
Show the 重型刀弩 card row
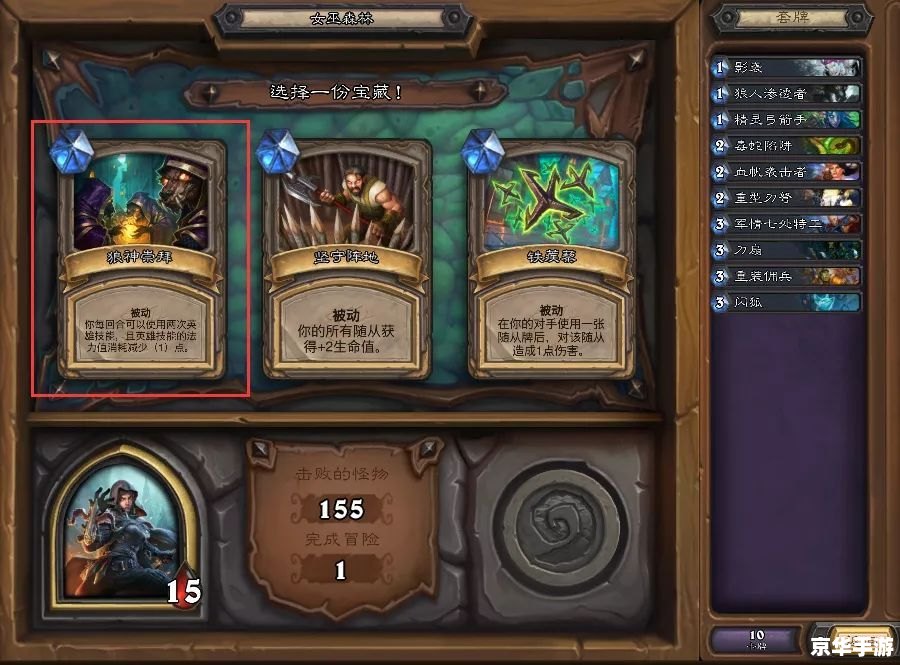(785, 198)
